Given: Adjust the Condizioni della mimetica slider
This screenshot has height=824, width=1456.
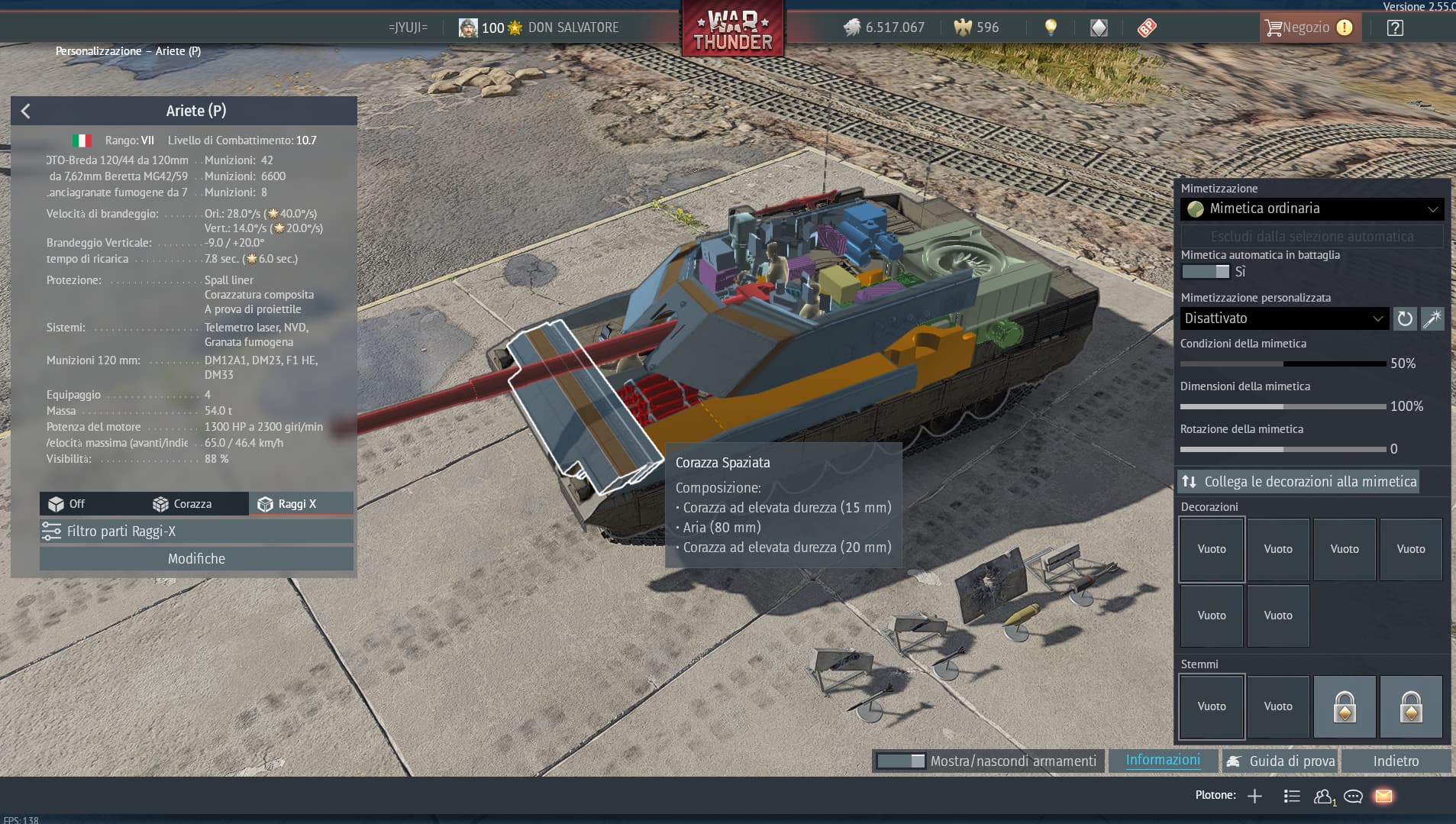Looking at the screenshot, I should click(x=1283, y=364).
